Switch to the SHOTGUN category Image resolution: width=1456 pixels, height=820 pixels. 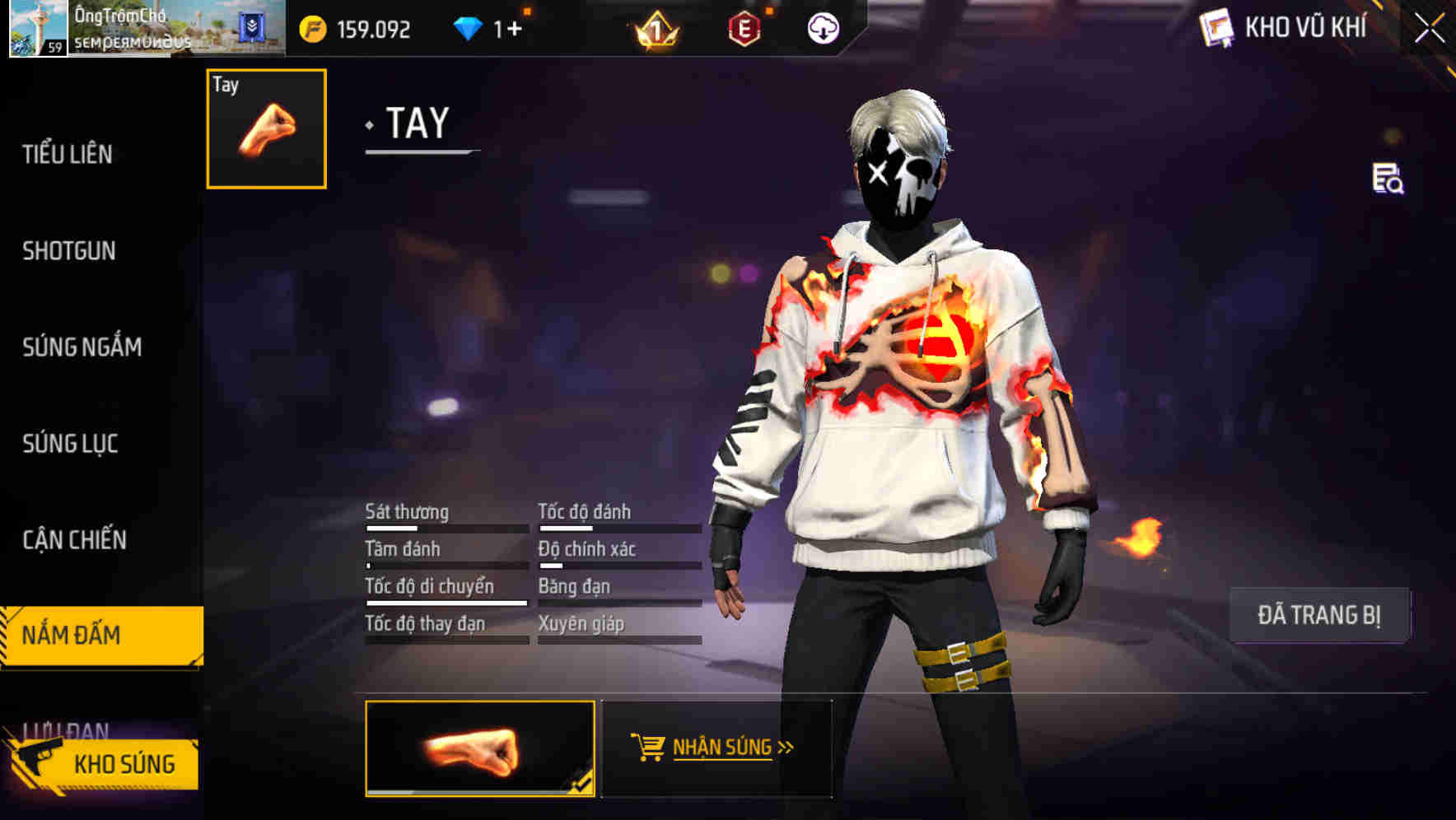point(69,251)
